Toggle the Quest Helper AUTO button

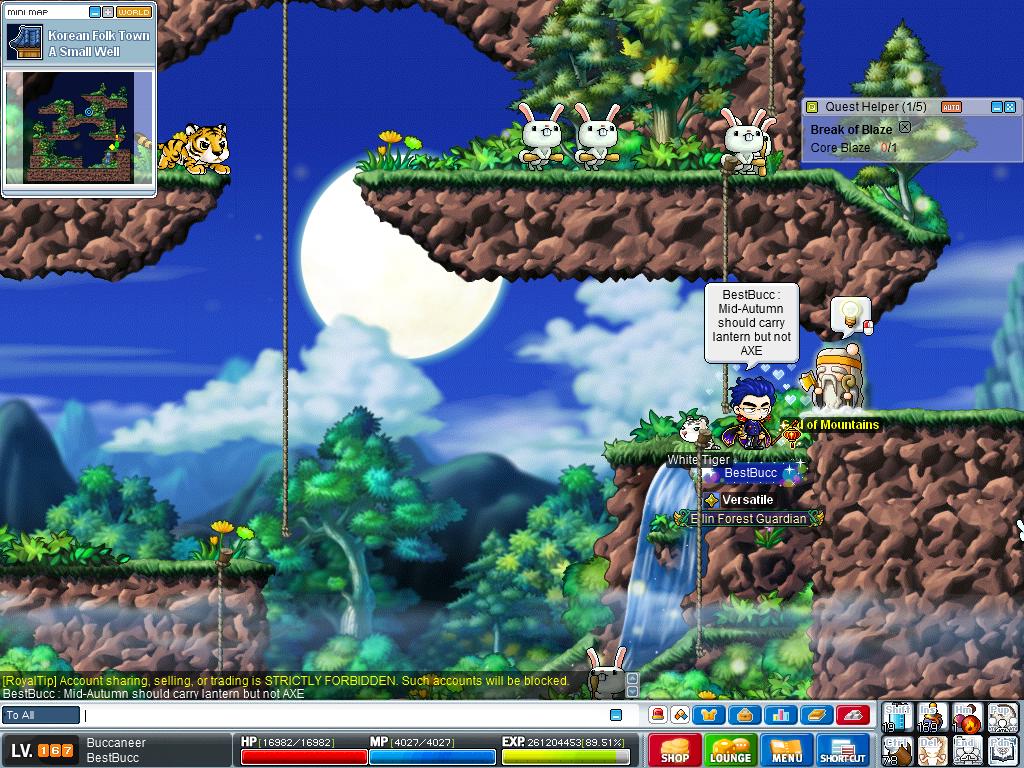[951, 107]
